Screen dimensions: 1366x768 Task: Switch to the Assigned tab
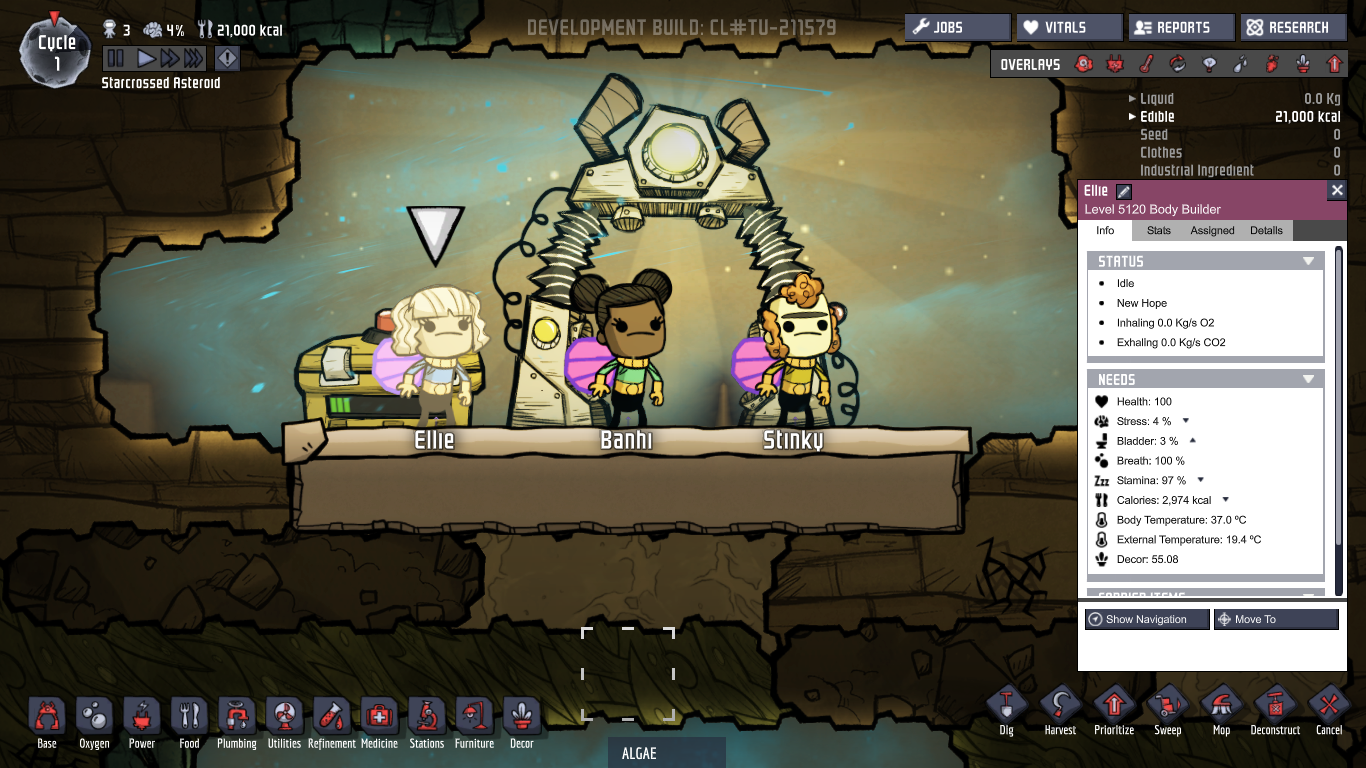click(x=1212, y=230)
